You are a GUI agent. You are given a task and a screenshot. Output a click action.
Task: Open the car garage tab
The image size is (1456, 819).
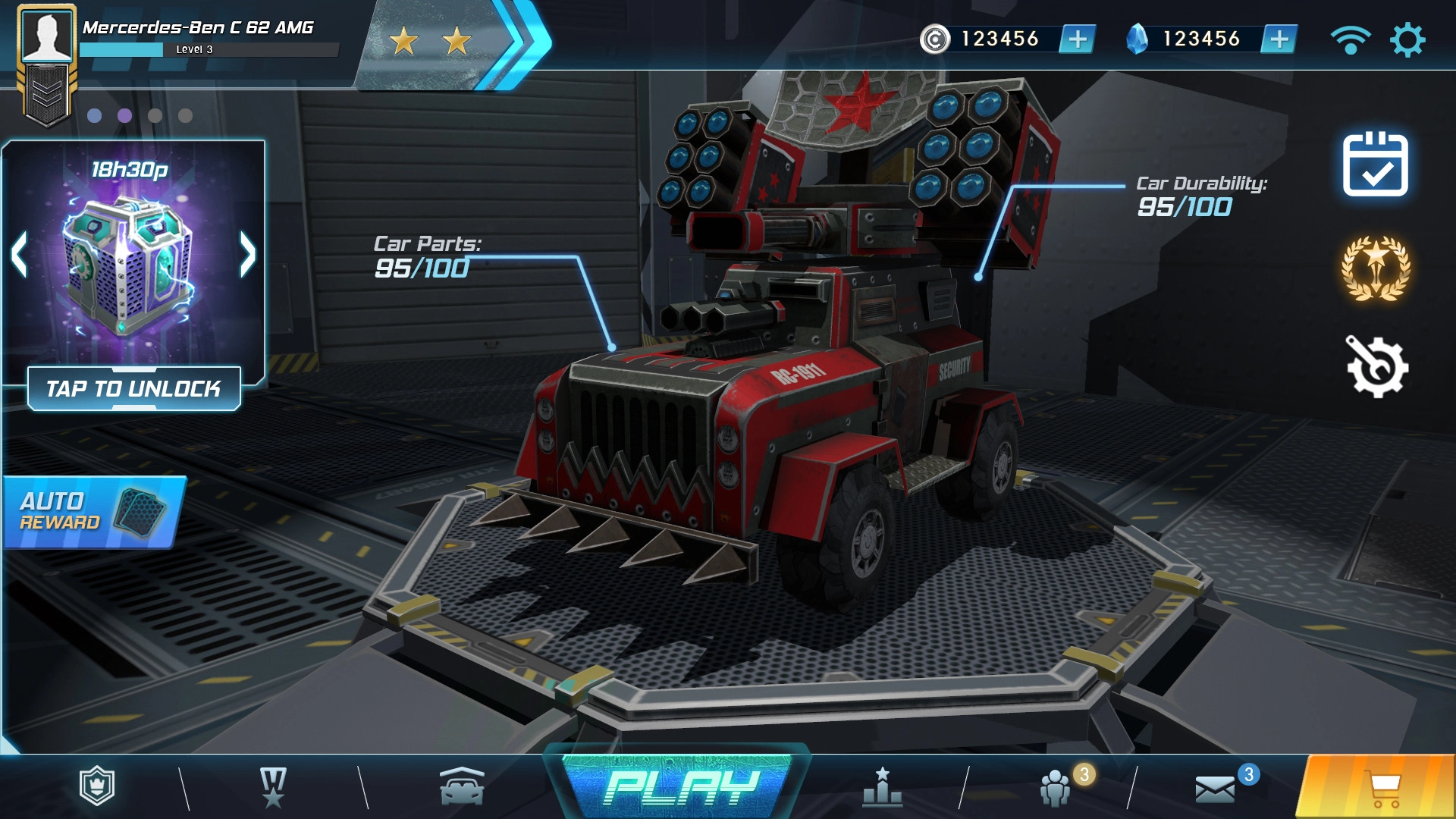click(462, 787)
